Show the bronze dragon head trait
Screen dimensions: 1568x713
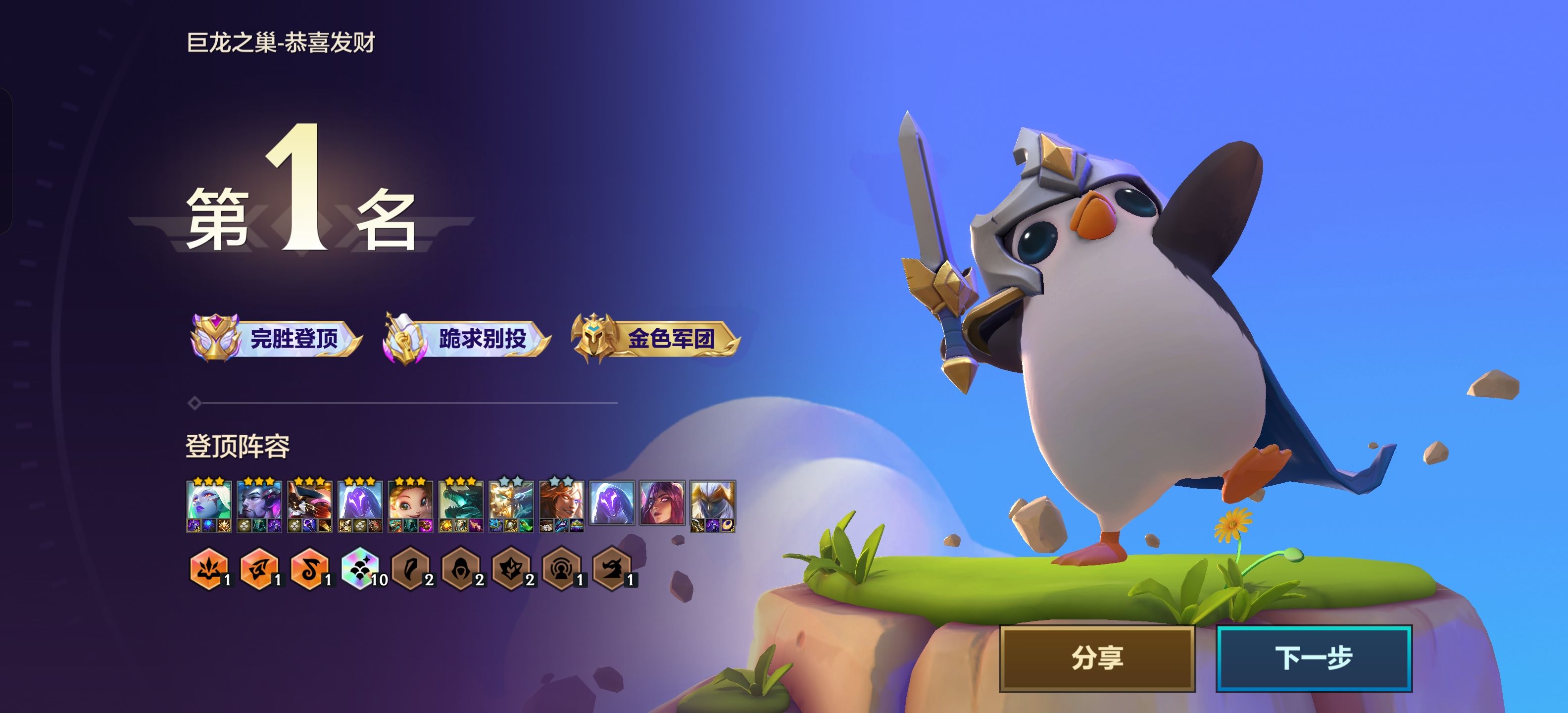click(612, 569)
